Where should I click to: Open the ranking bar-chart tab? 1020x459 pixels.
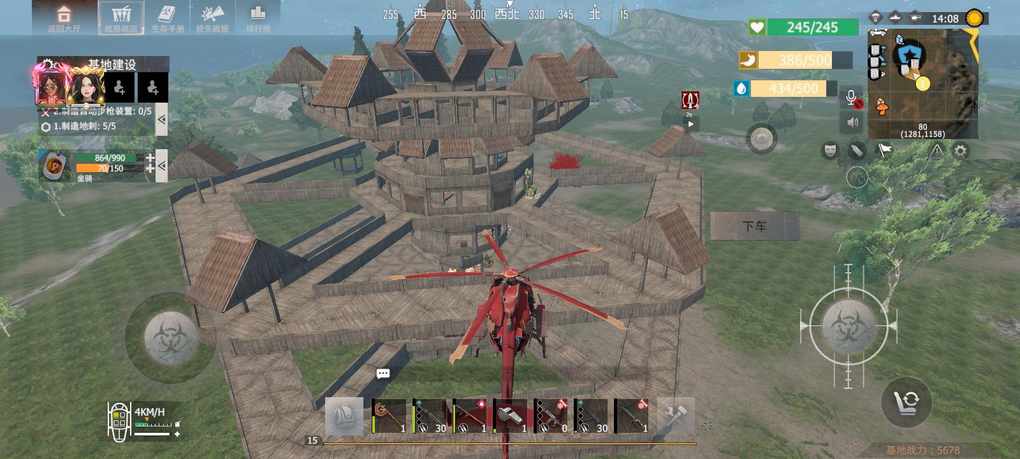[258, 15]
